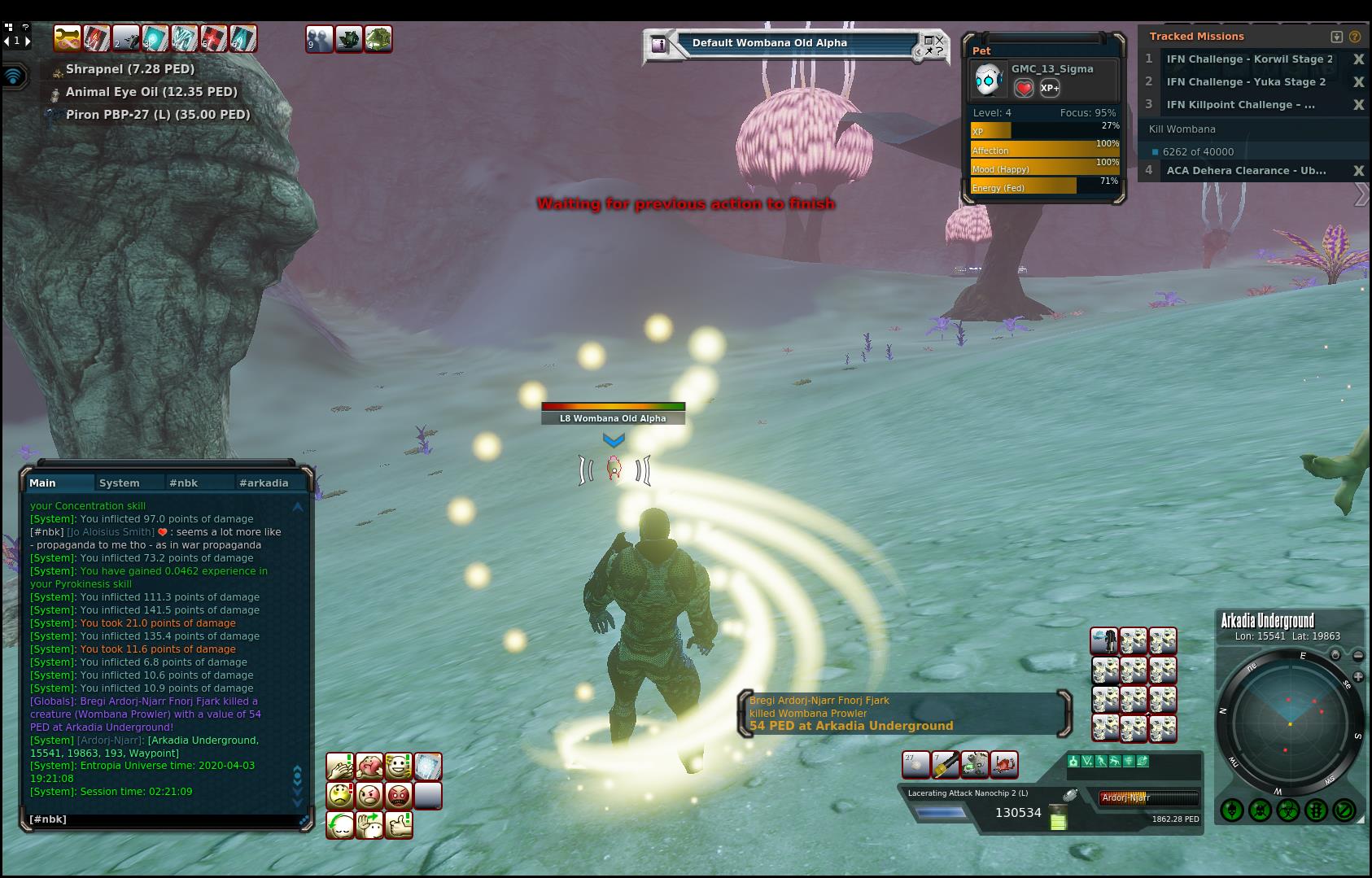Open the #arkadia chat tab
The width and height of the screenshot is (1372, 878).
pos(263,483)
